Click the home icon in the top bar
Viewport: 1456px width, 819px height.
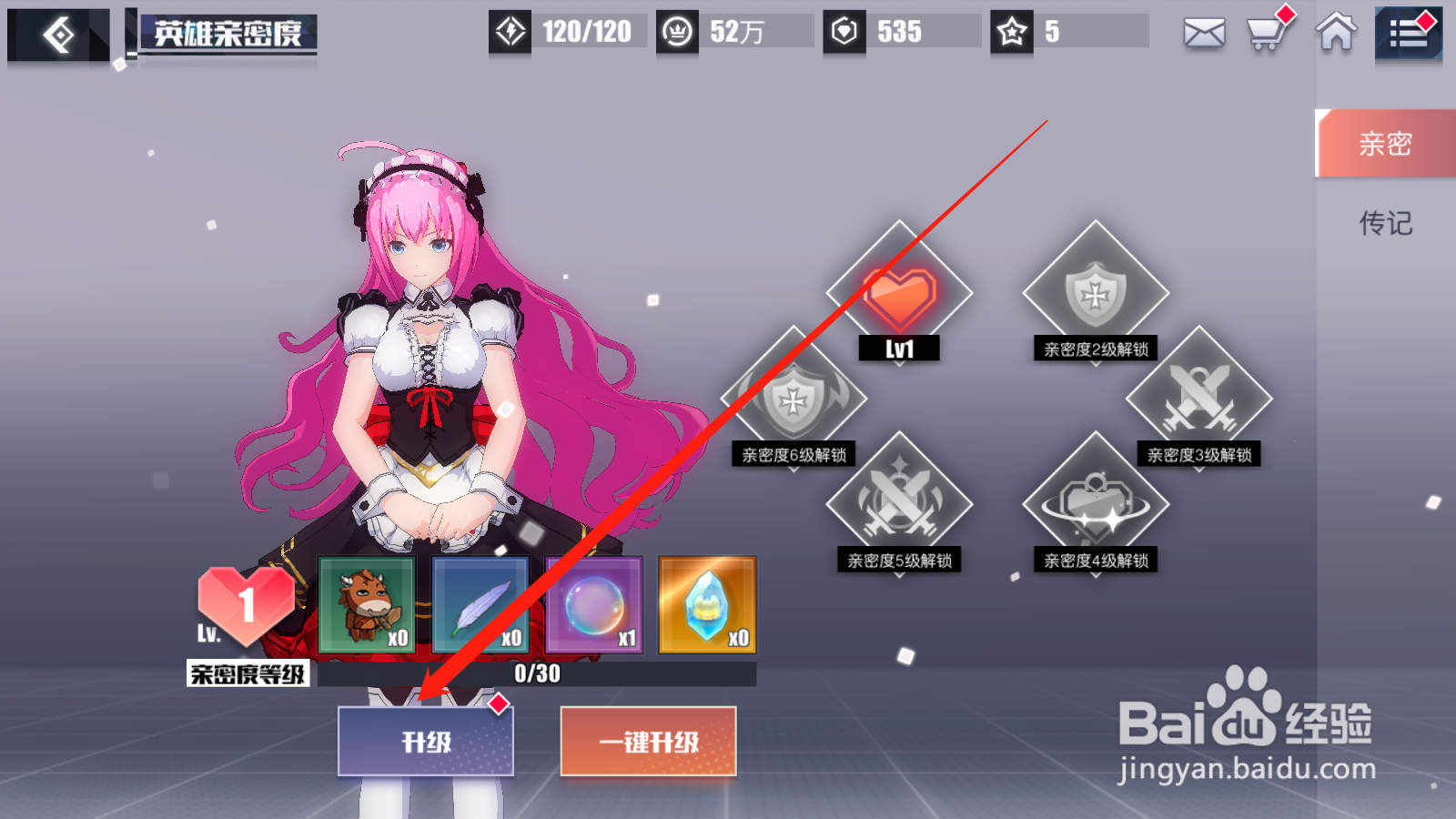1334,35
